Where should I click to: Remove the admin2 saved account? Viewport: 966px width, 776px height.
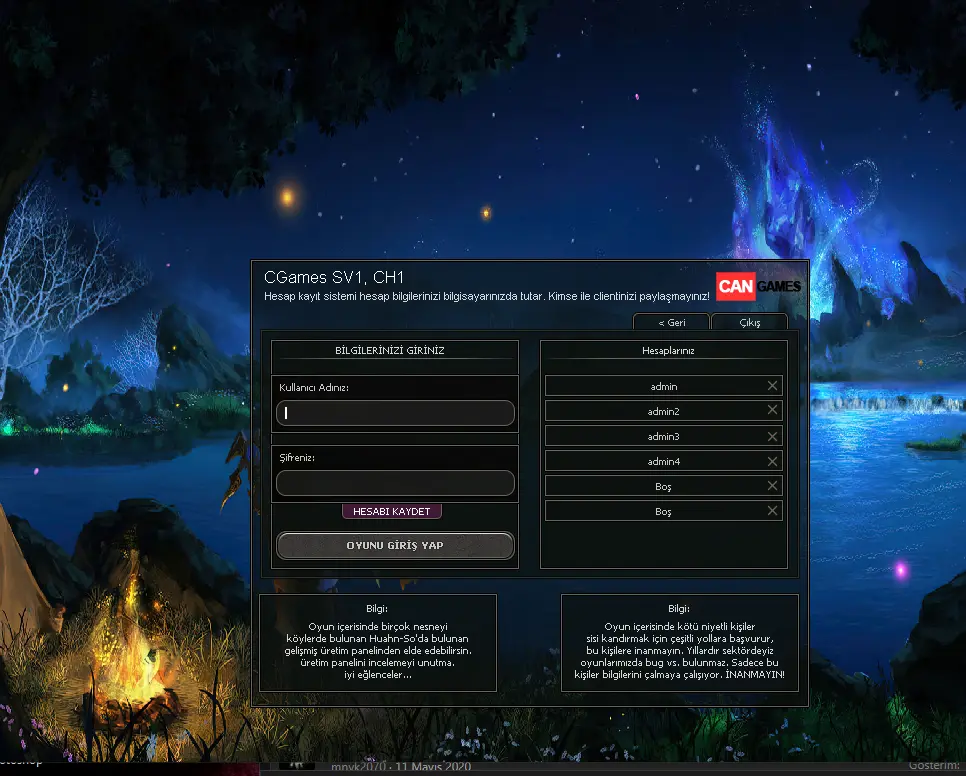tap(772, 410)
